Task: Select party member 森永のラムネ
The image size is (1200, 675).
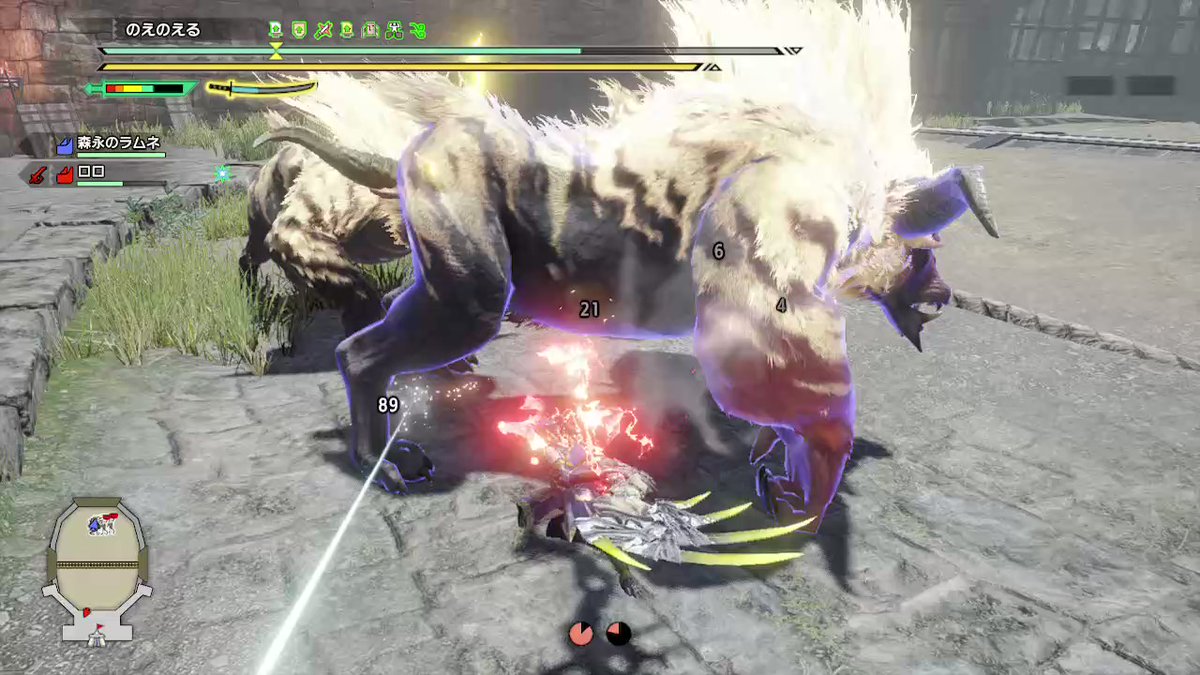Action: click(x=118, y=145)
